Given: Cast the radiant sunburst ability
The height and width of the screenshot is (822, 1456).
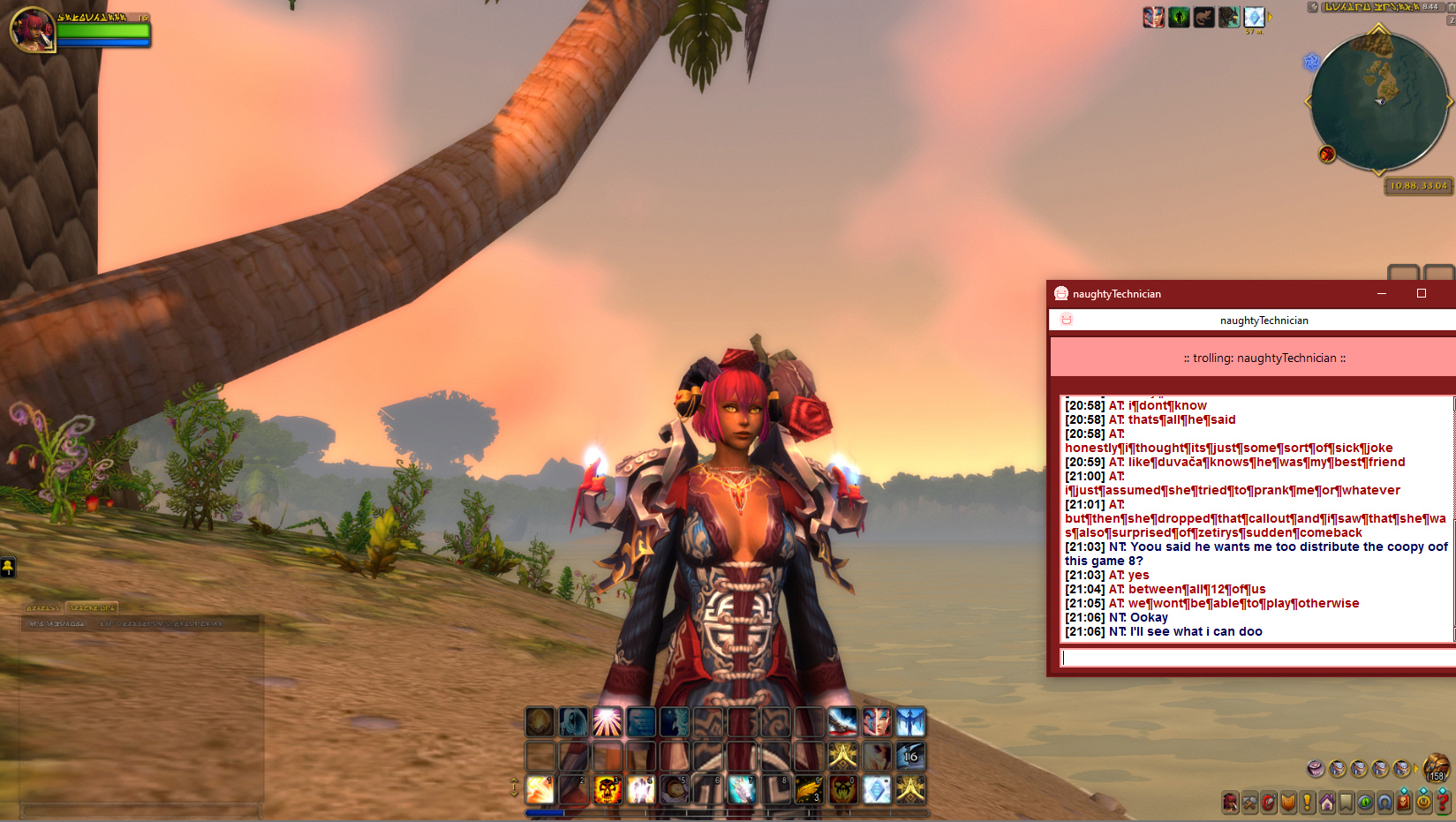Looking at the screenshot, I should pyautogui.click(x=607, y=722).
